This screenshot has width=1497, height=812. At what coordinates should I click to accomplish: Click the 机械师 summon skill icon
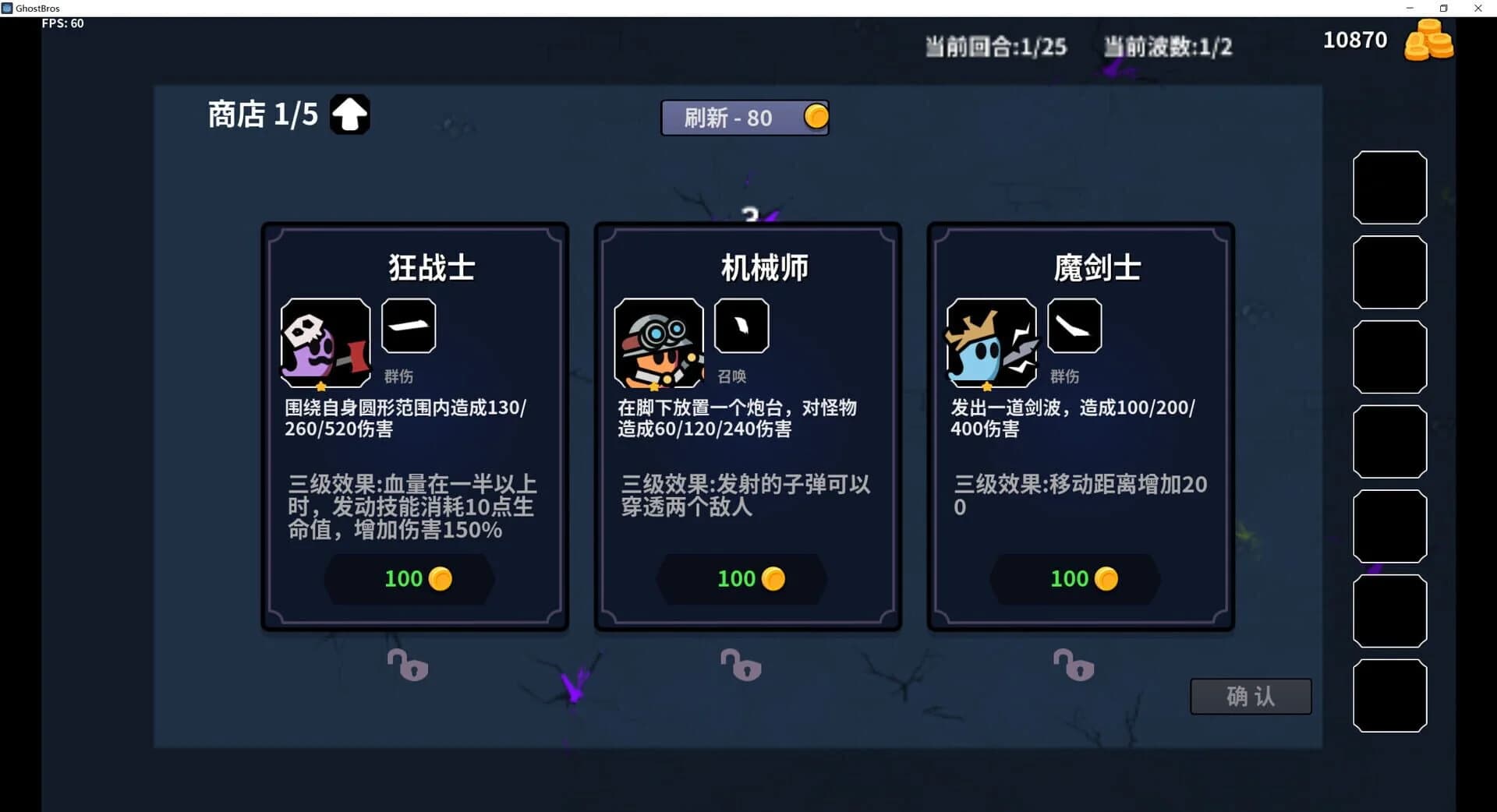(741, 326)
